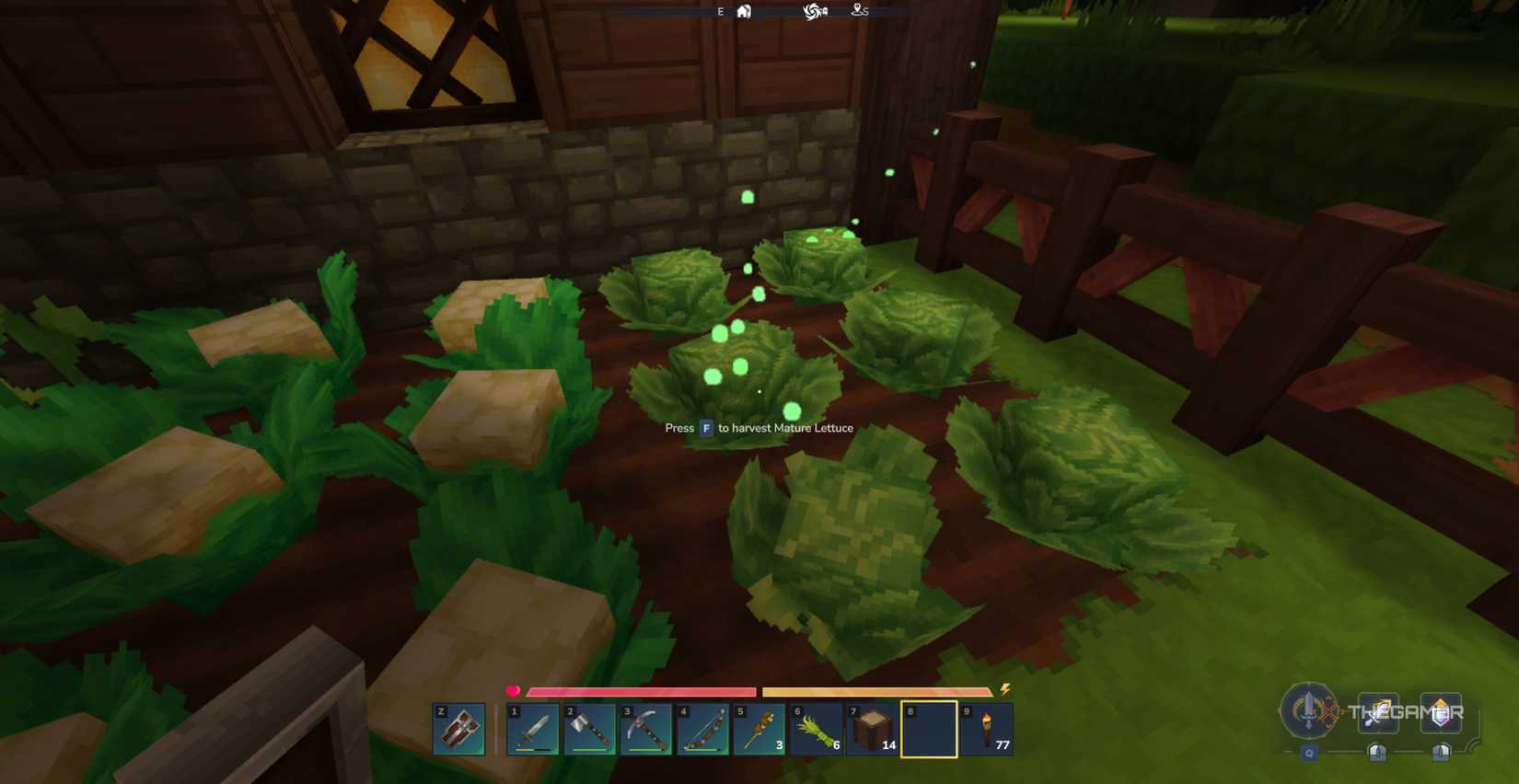Toggle the home waypoint icon on the compass

[x=744, y=12]
